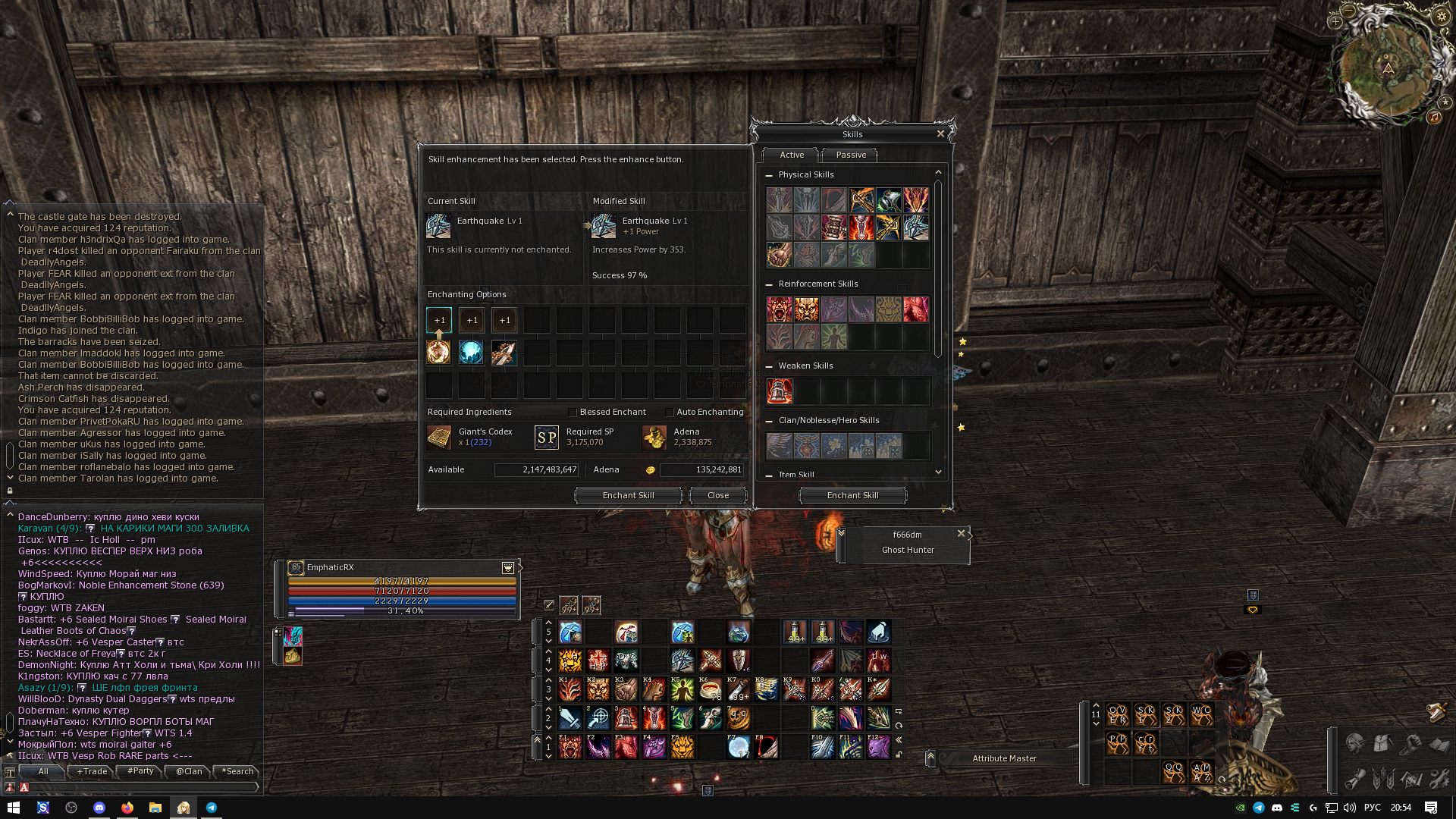Click the Attribute Master label

coord(1004,758)
